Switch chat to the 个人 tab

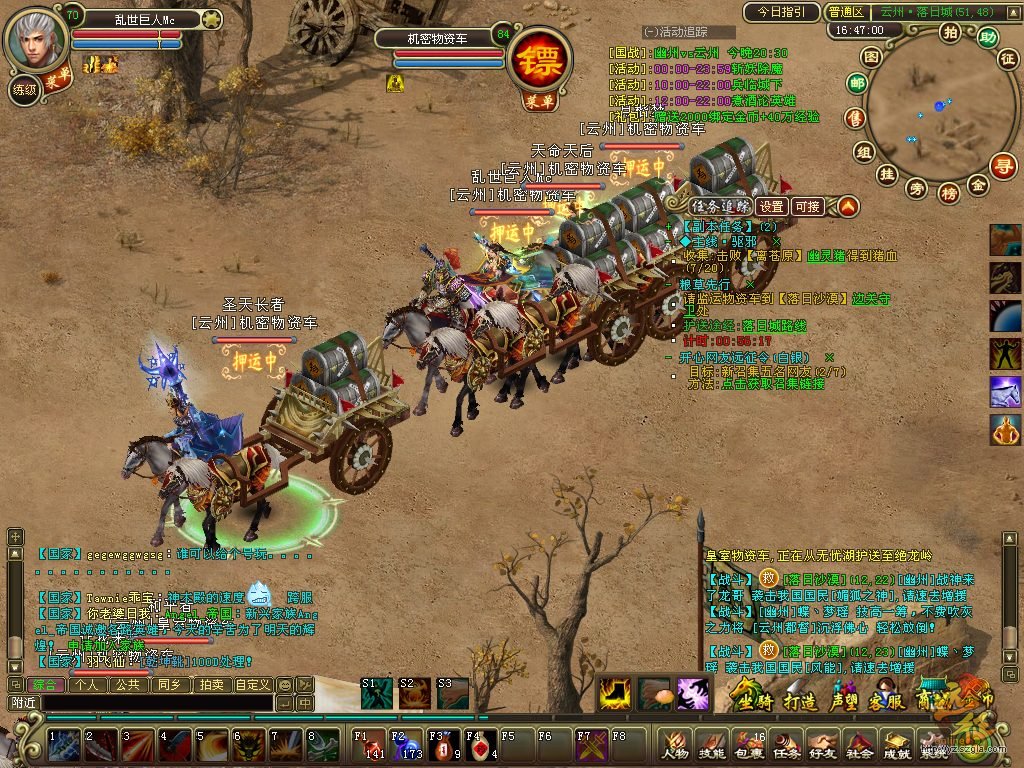pyautogui.click(x=87, y=685)
